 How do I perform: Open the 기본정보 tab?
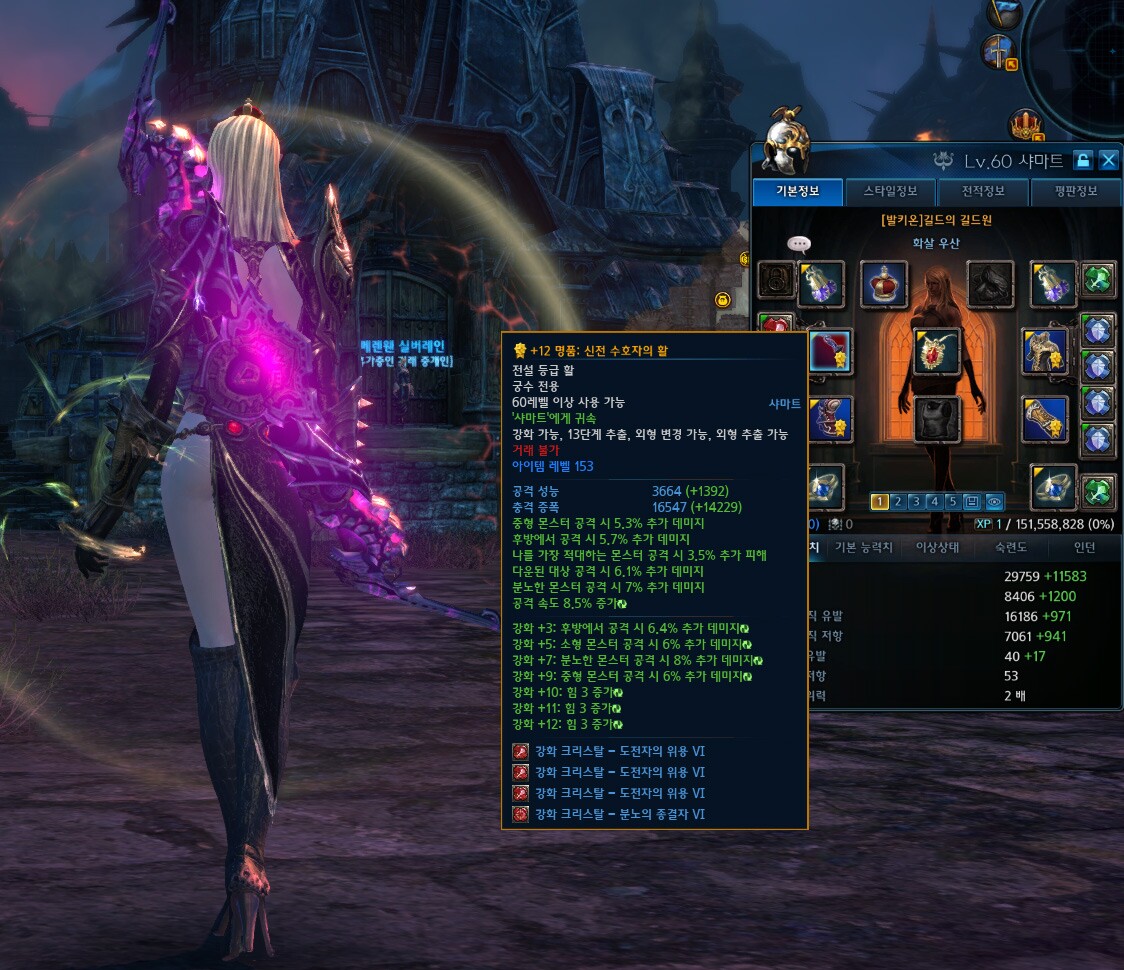(798, 191)
